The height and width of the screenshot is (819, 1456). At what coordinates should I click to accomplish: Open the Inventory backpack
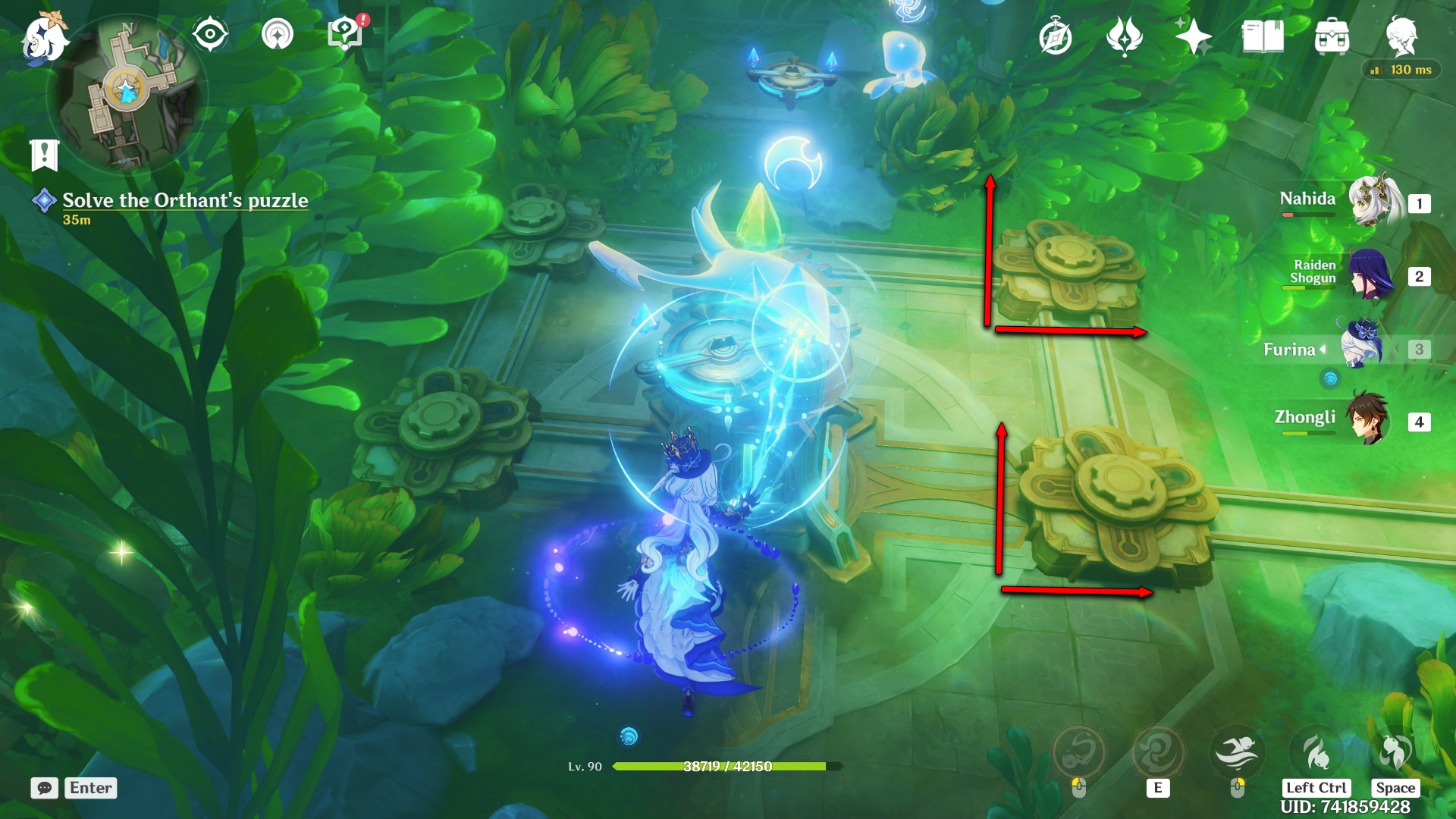tap(1332, 36)
